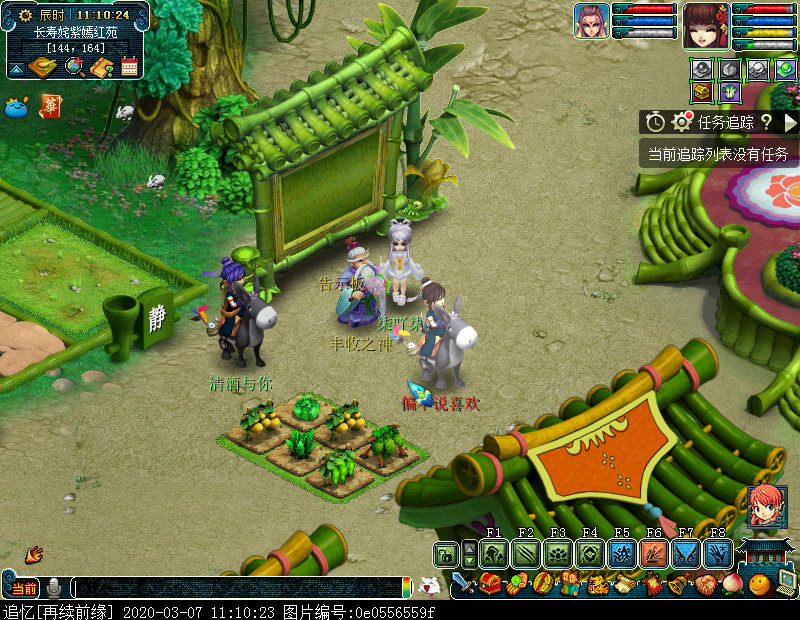Open the quest tracker stopwatch icon

pos(655,122)
